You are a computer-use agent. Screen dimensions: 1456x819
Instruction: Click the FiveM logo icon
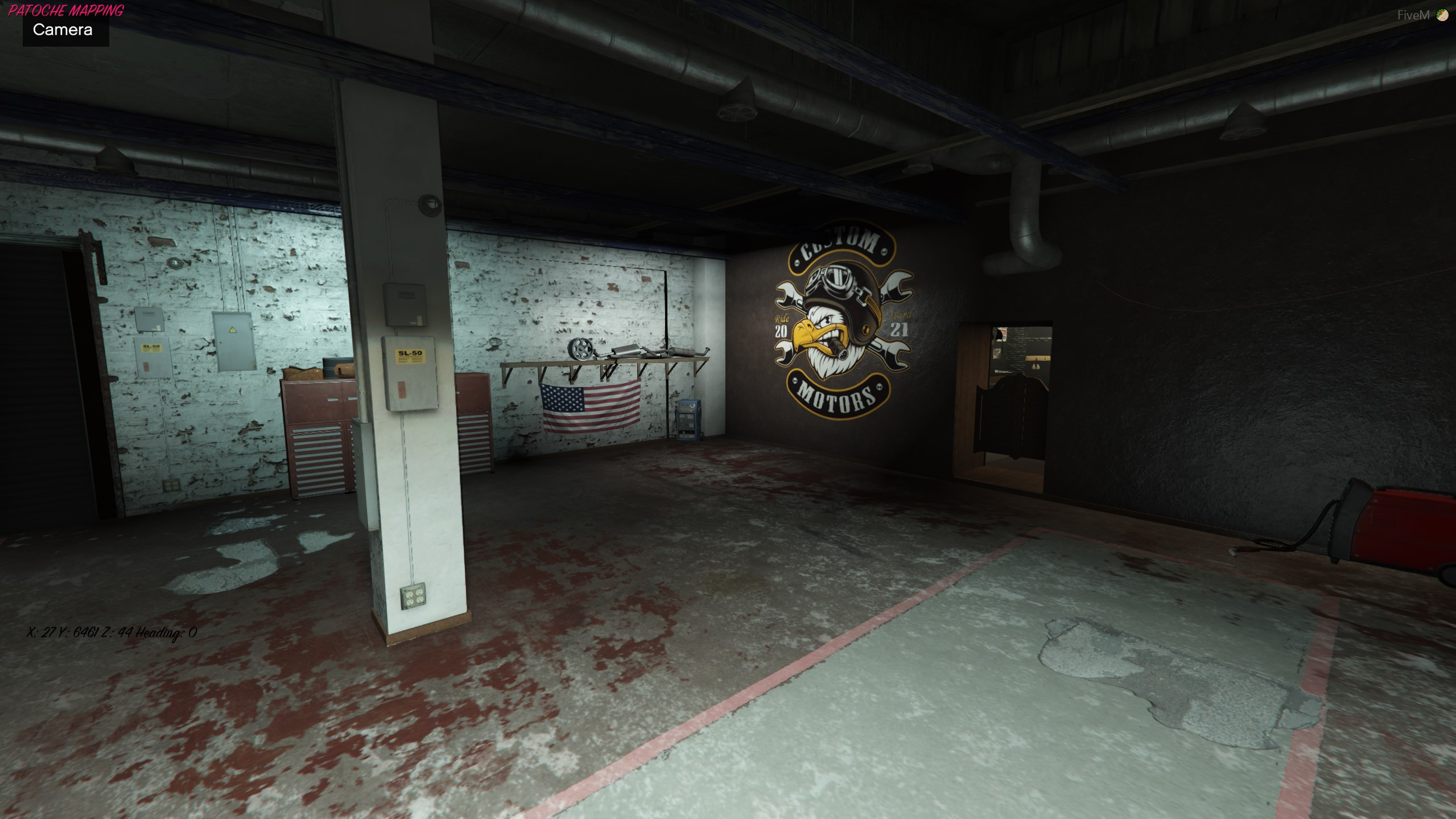1441,15
